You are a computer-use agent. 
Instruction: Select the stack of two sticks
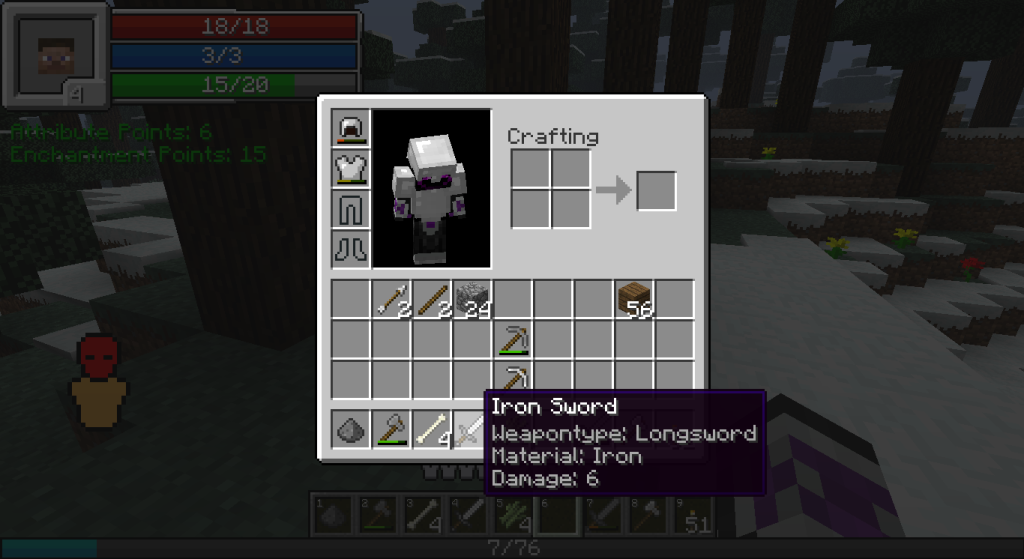click(x=432, y=300)
